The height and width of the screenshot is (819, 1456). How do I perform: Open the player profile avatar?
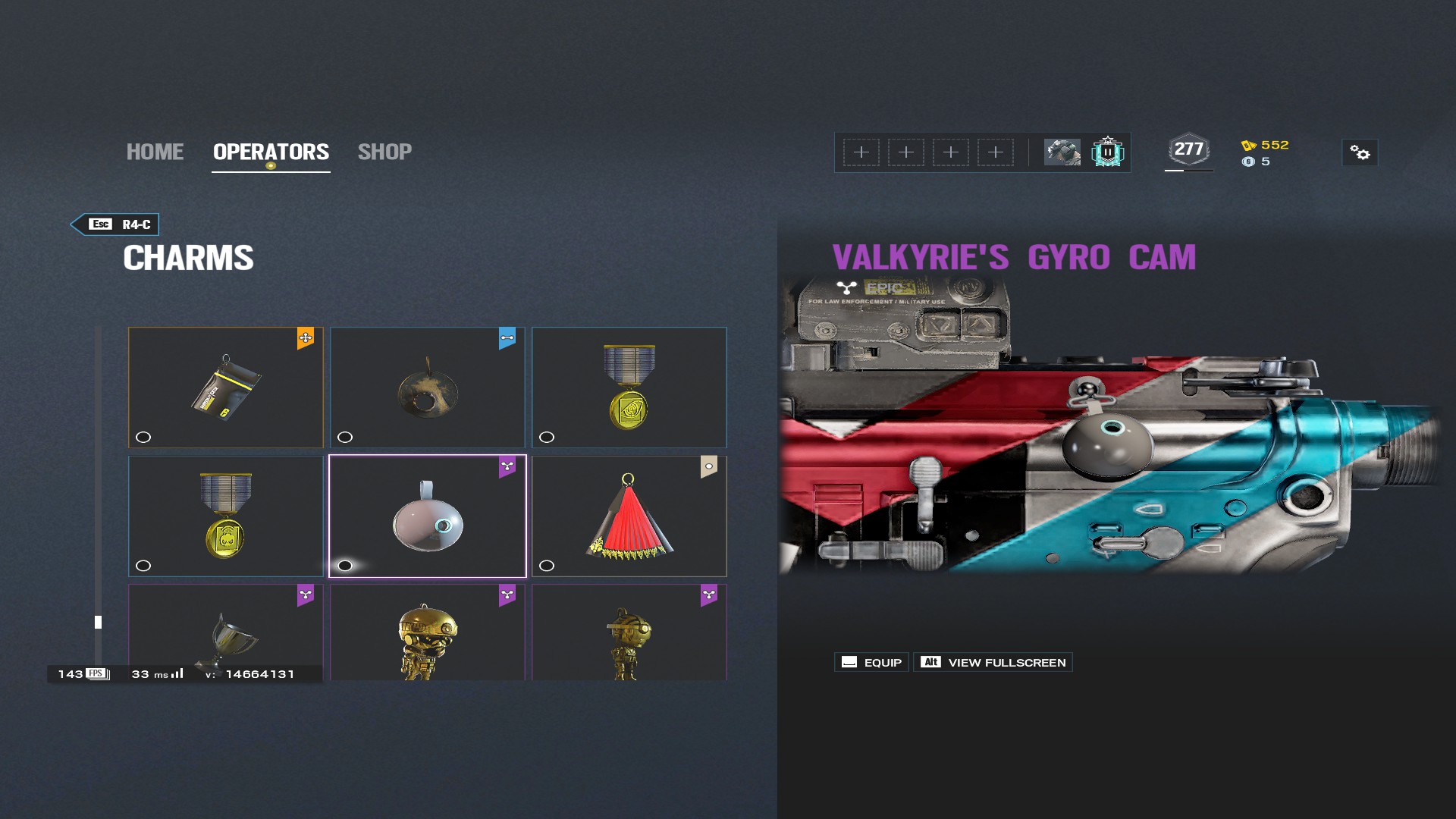coord(1062,152)
